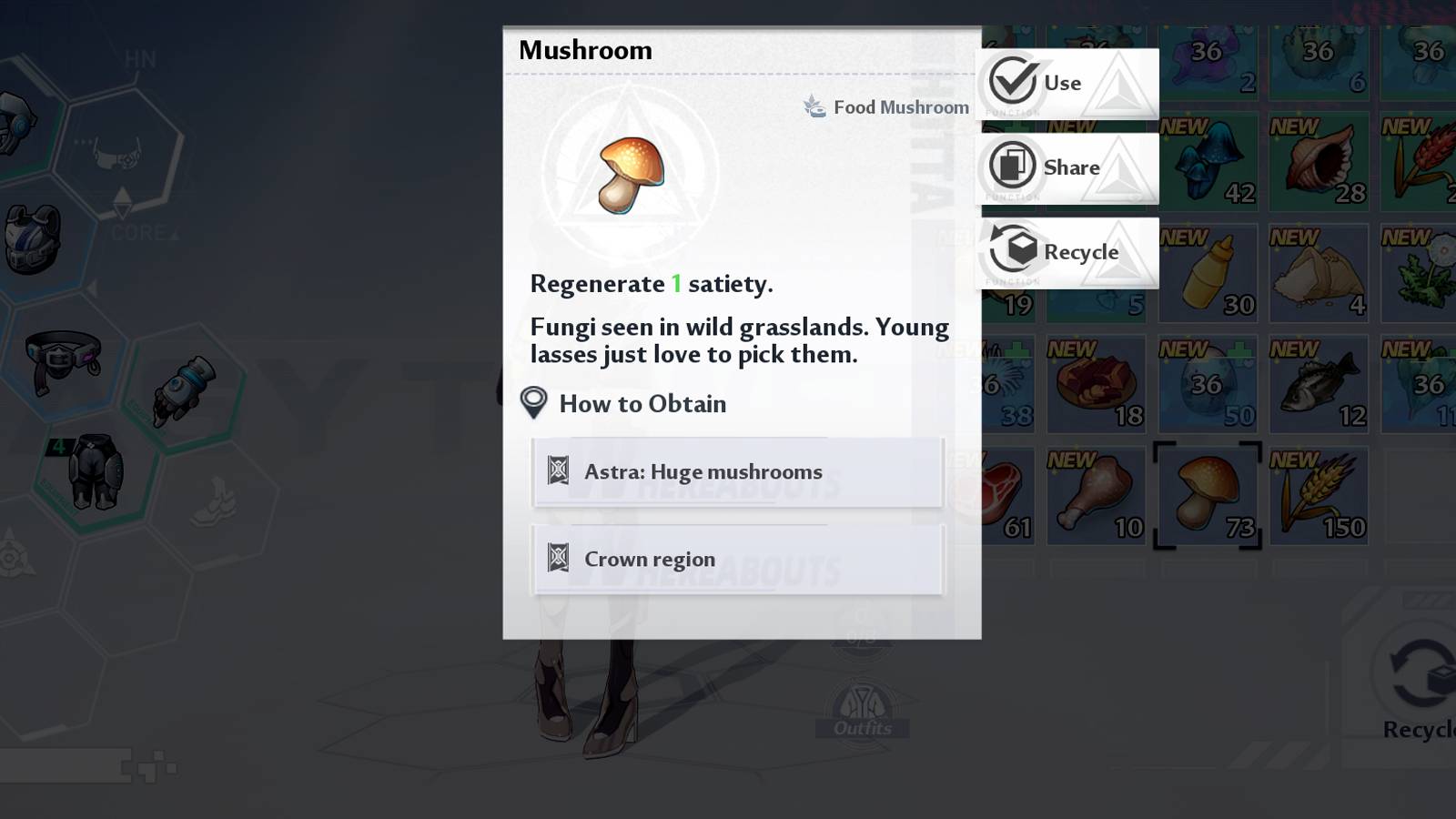Select the stack of 42 blue mushrooms
1456x819 pixels.
[1207, 164]
